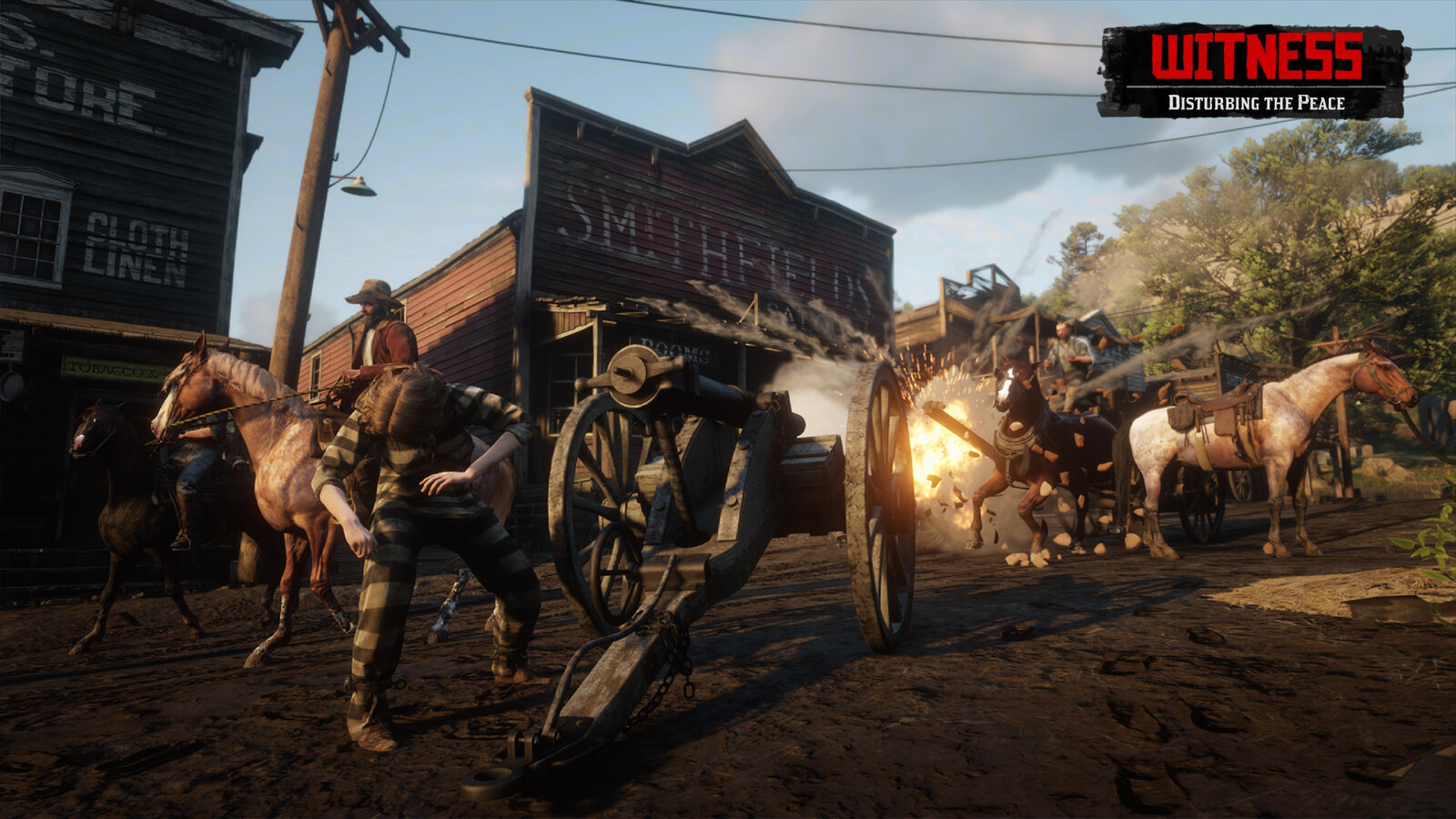The image size is (1456, 819).
Task: Click the Witness Disturbing the Peace notification
Action: click(x=1255, y=71)
